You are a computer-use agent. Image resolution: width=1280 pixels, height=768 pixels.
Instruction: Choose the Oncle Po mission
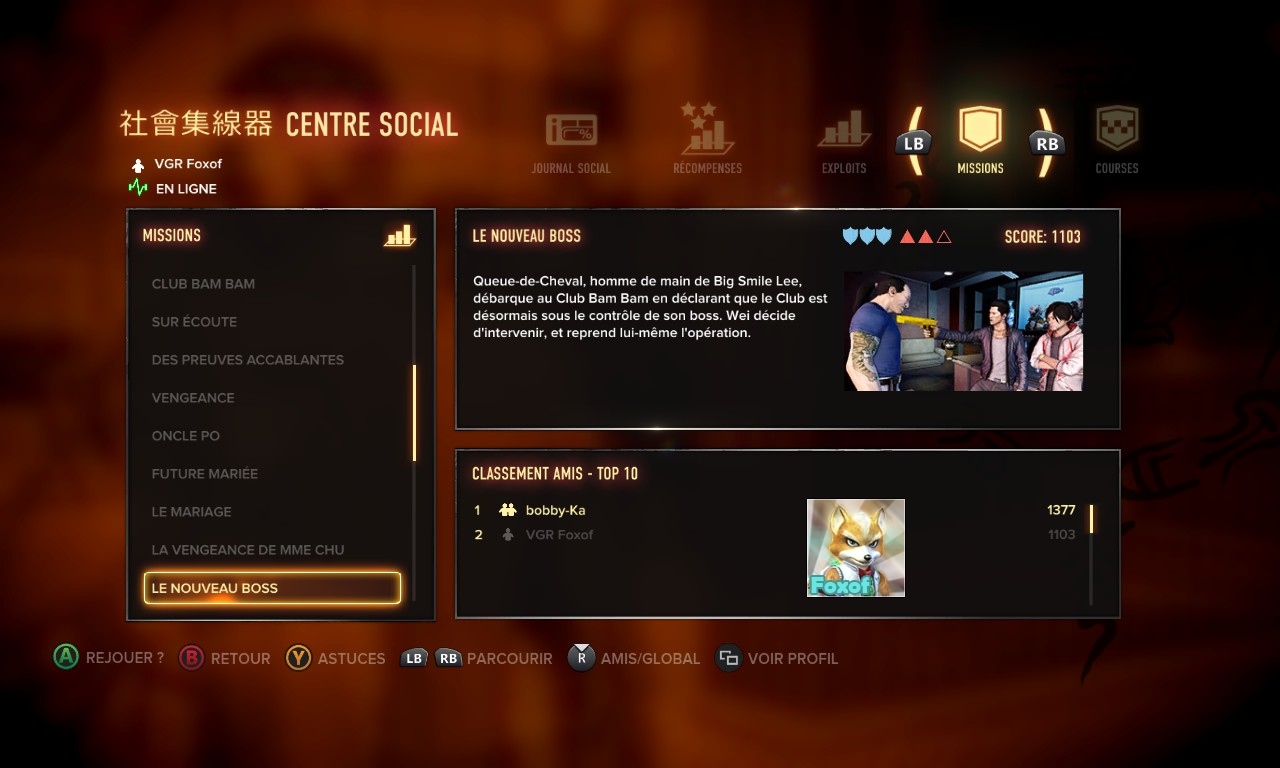[186, 436]
